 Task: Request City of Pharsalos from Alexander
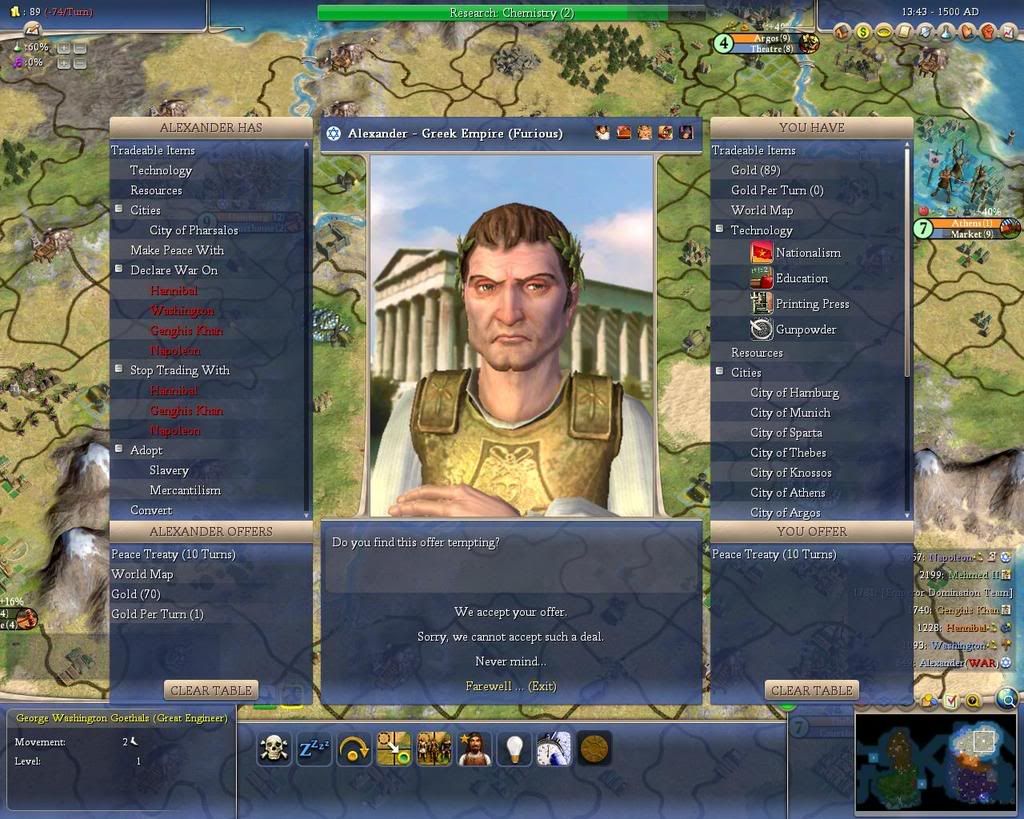click(193, 230)
